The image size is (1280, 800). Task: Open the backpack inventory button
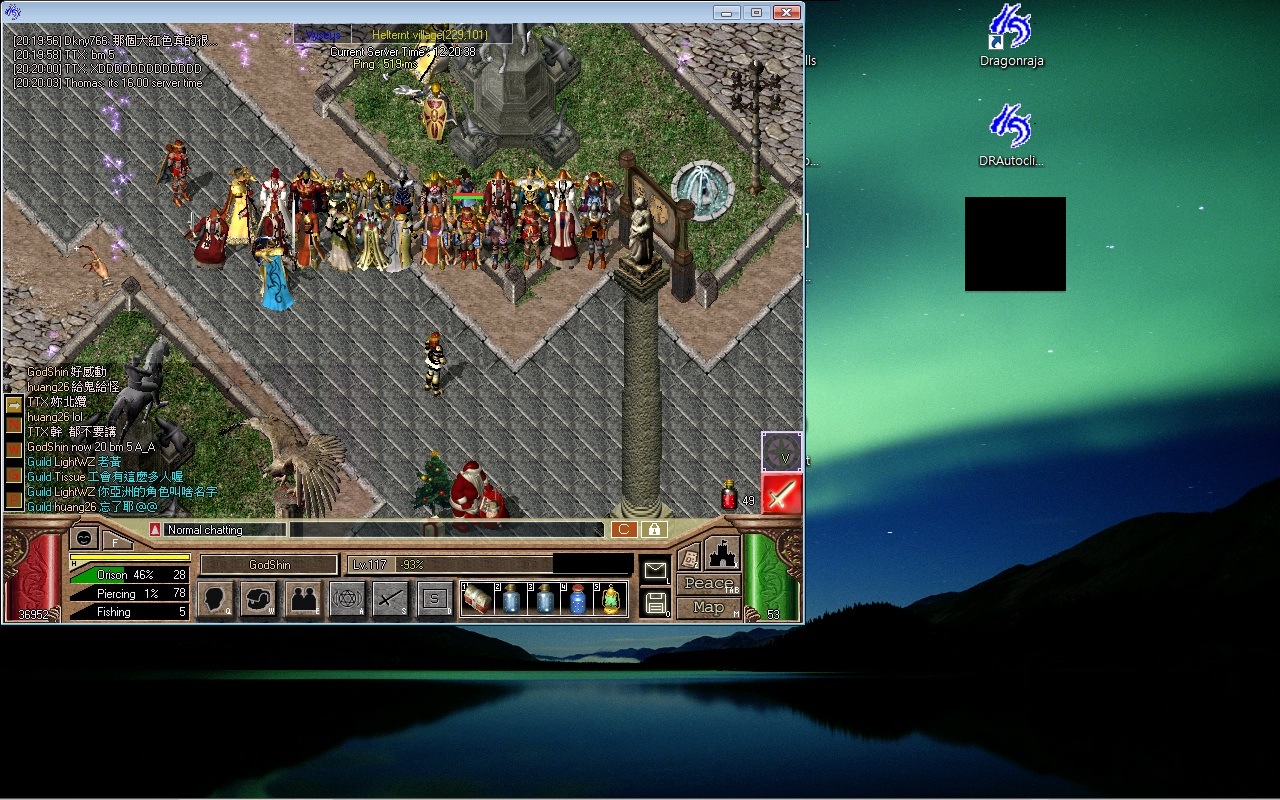tap(258, 599)
